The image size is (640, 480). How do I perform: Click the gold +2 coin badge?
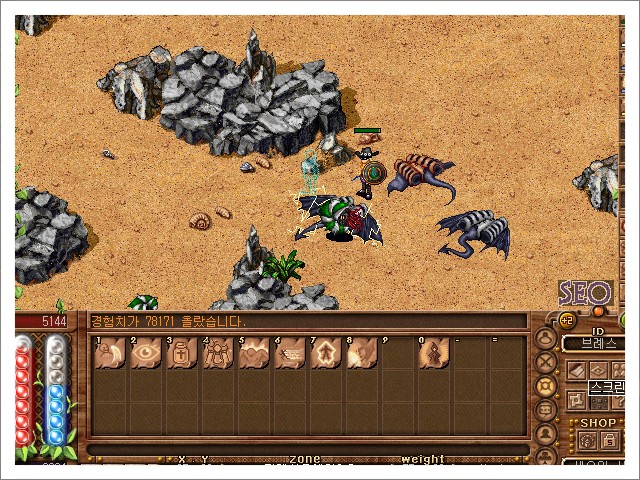click(565, 320)
